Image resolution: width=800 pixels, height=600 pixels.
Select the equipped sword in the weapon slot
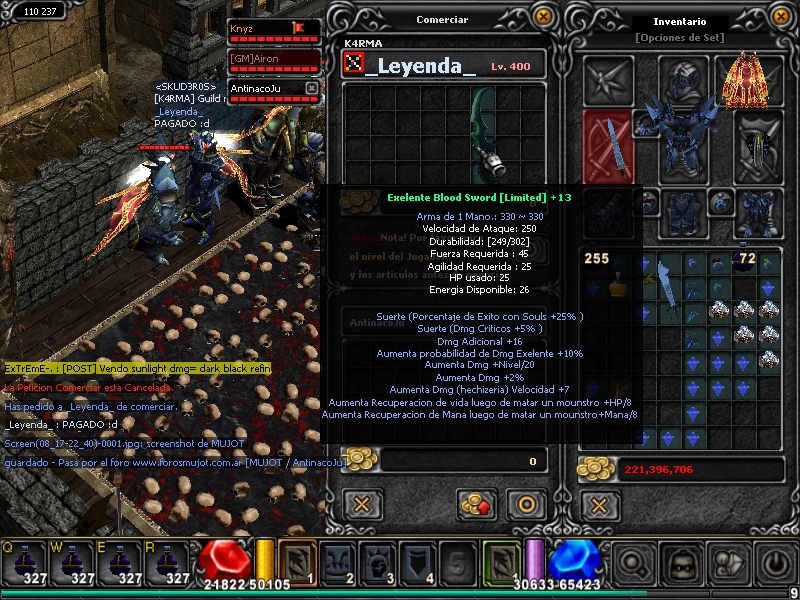(607, 146)
